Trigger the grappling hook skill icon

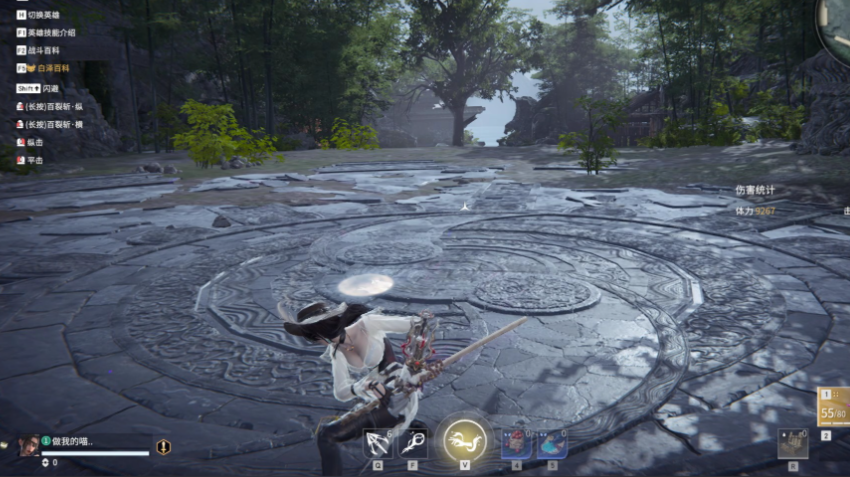[413, 443]
